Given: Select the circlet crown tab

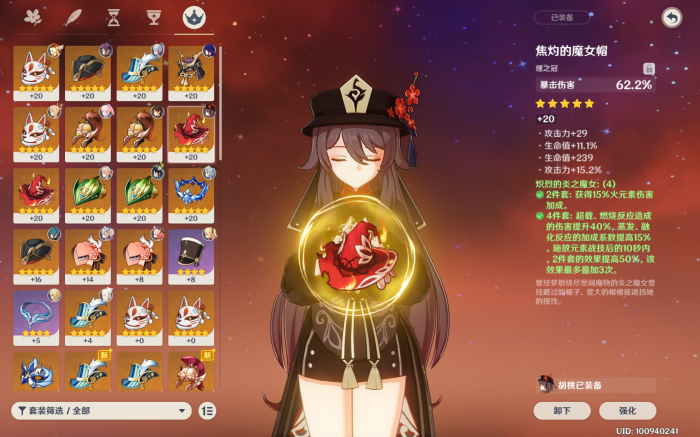Looking at the screenshot, I should (193, 17).
